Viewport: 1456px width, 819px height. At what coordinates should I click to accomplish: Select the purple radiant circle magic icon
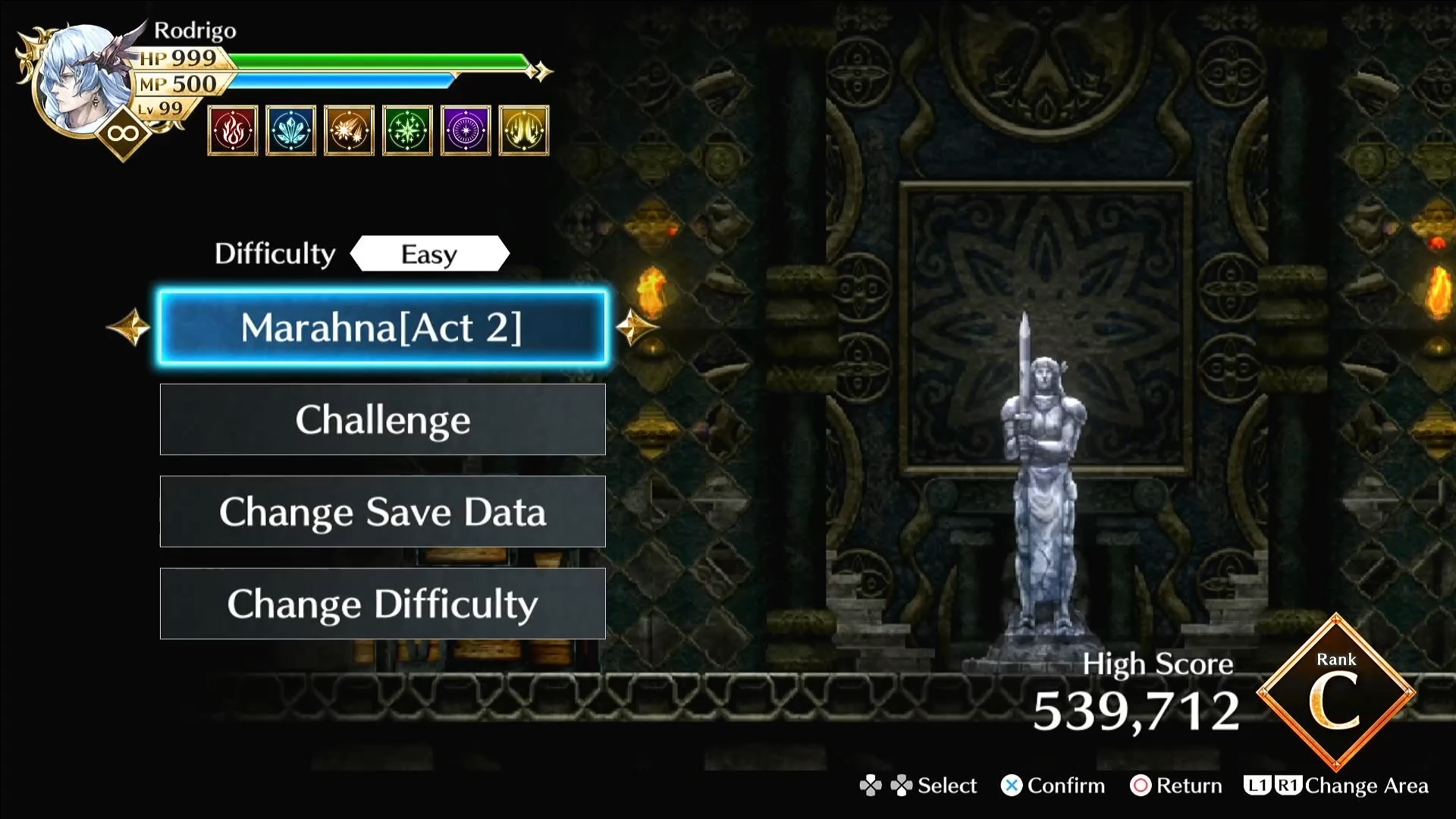(x=466, y=131)
